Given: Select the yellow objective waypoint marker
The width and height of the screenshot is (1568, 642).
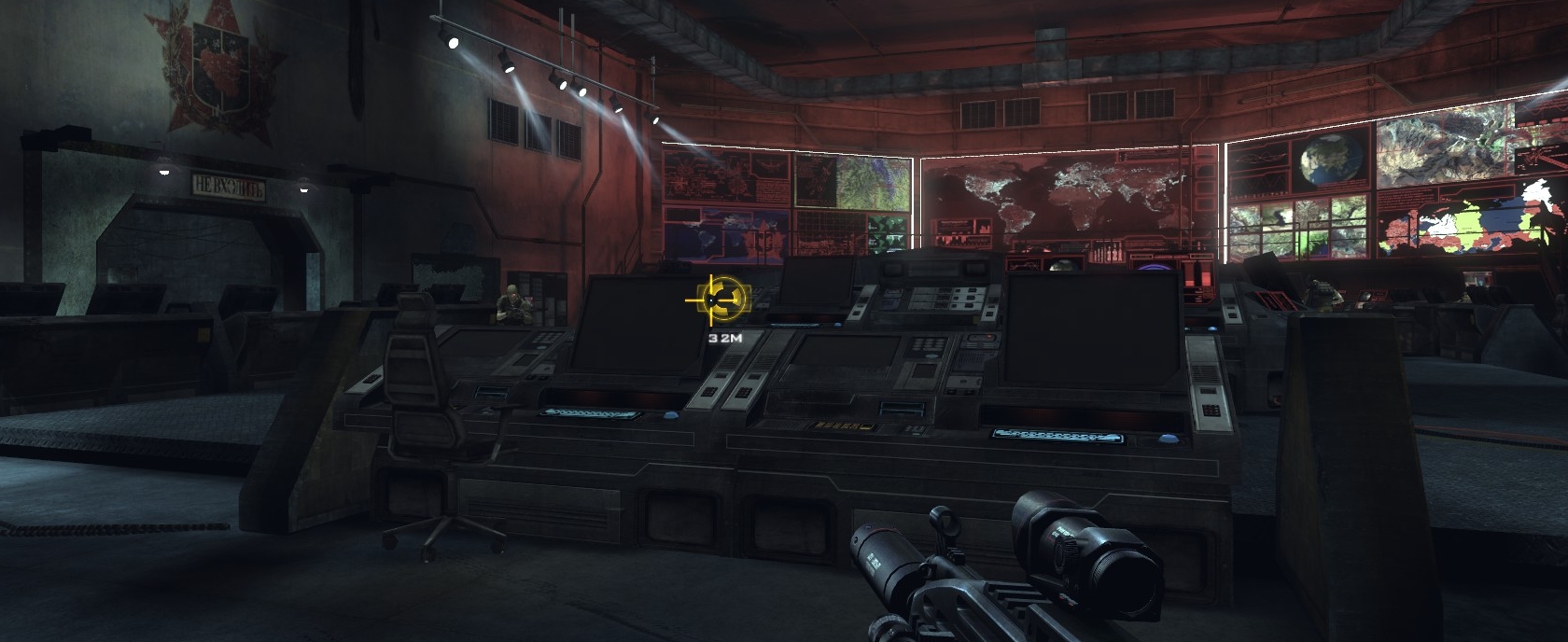Looking at the screenshot, I should pyautogui.click(x=719, y=300).
